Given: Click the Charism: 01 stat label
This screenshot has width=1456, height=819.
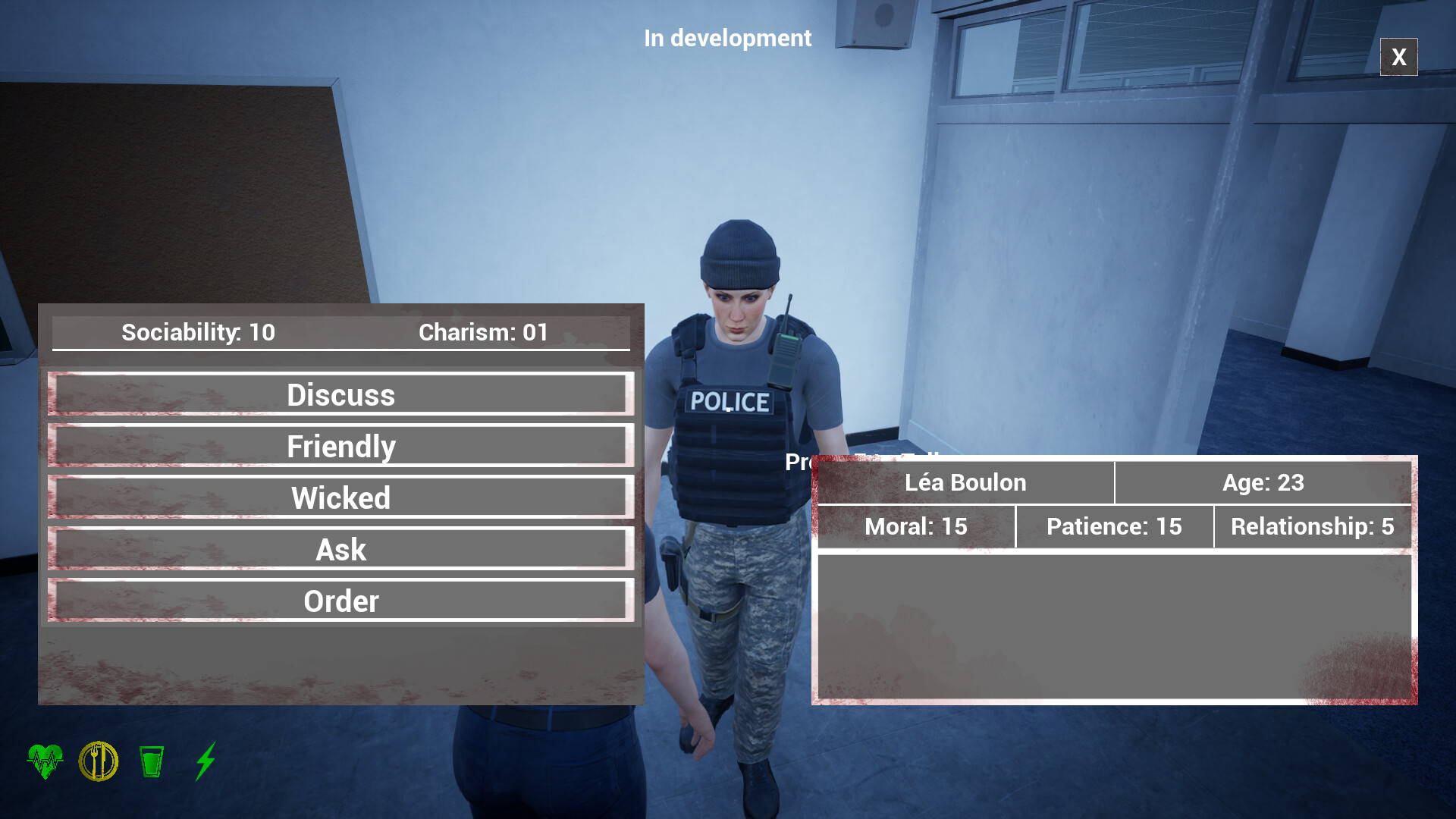Looking at the screenshot, I should click(x=484, y=332).
